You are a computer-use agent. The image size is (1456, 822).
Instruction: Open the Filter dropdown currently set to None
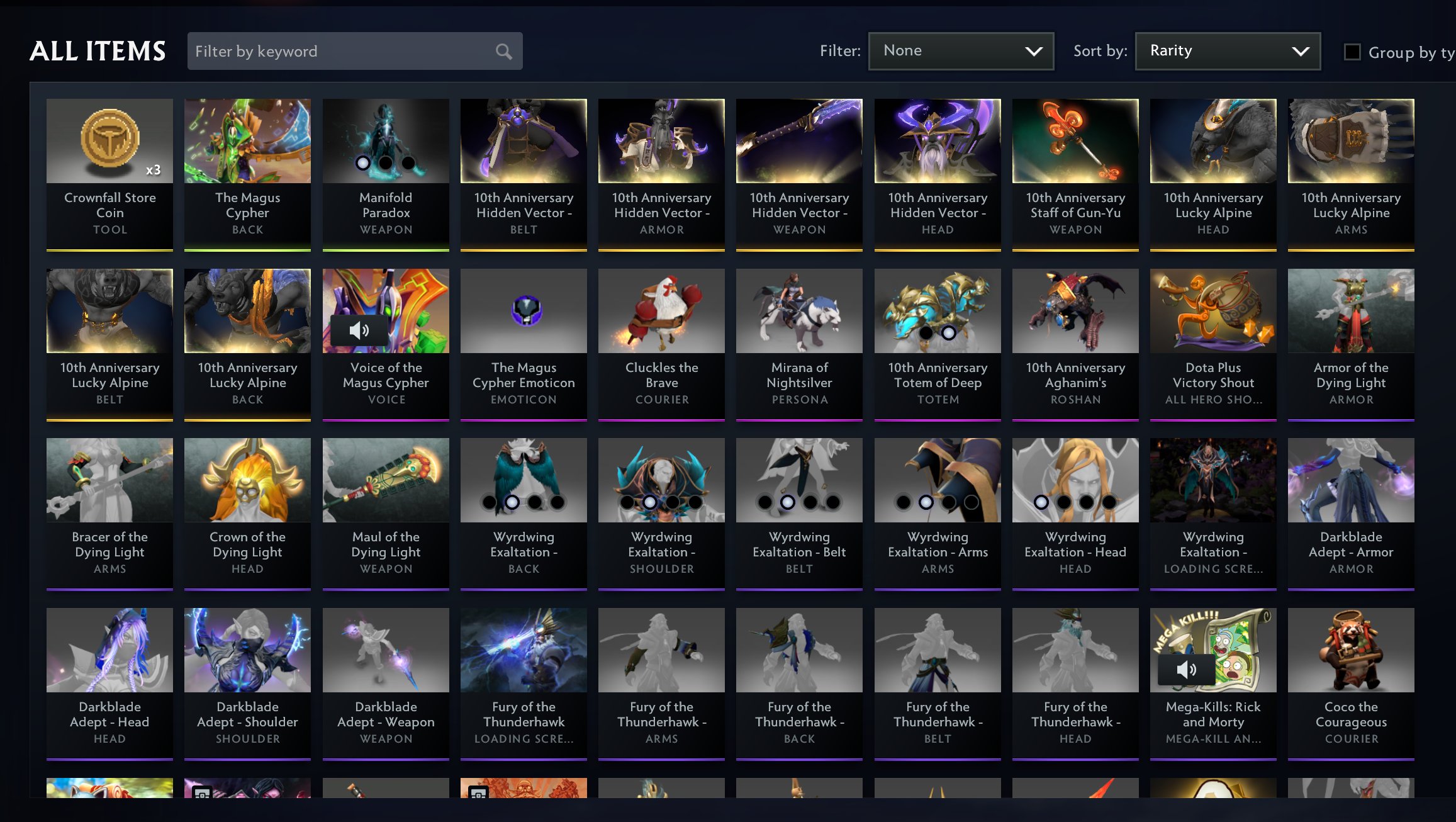(961, 50)
